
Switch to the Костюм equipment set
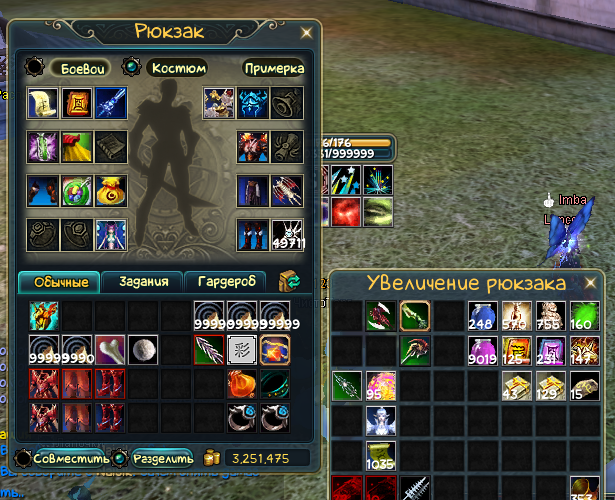tap(176, 68)
